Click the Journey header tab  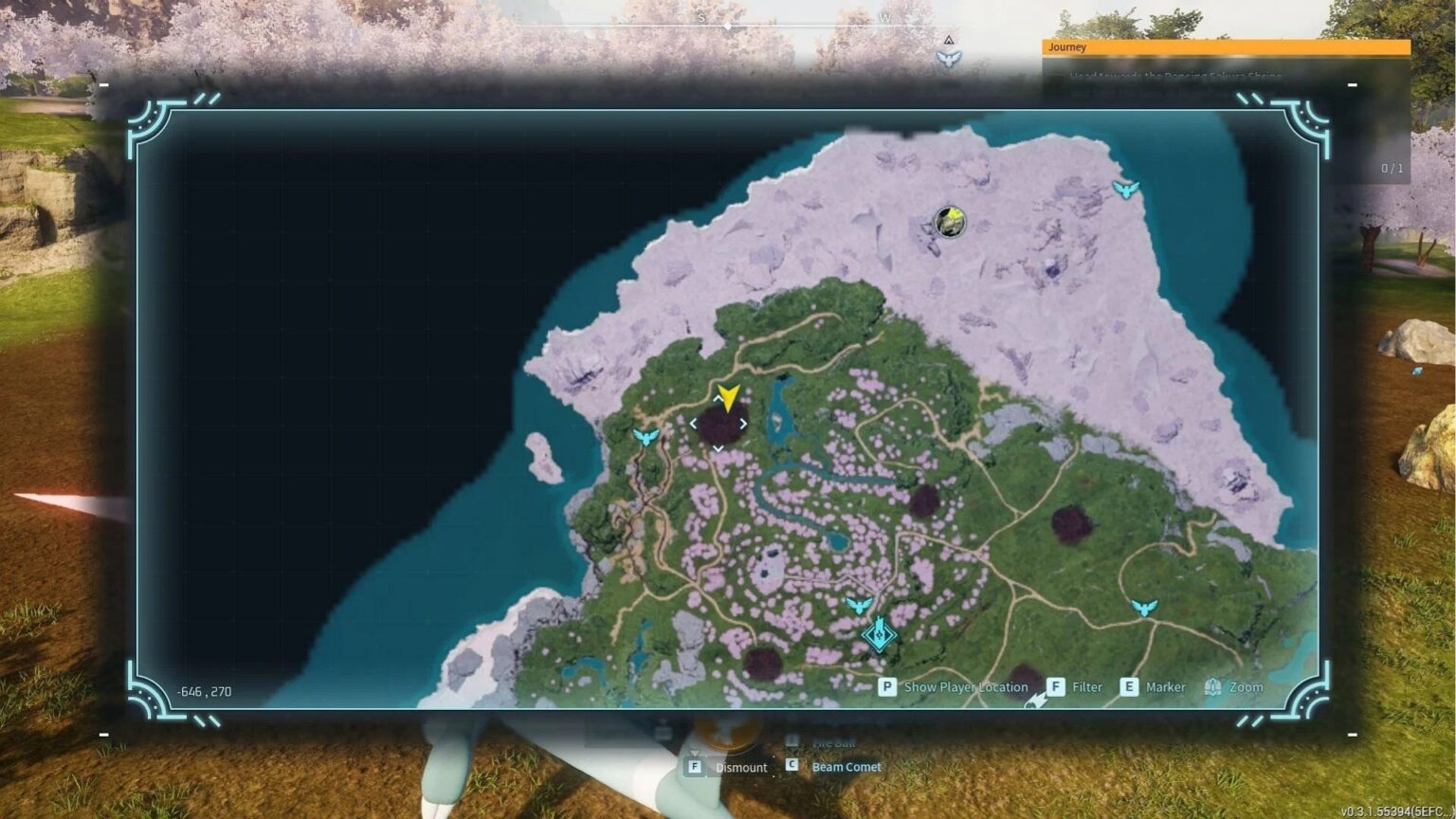(x=1069, y=46)
